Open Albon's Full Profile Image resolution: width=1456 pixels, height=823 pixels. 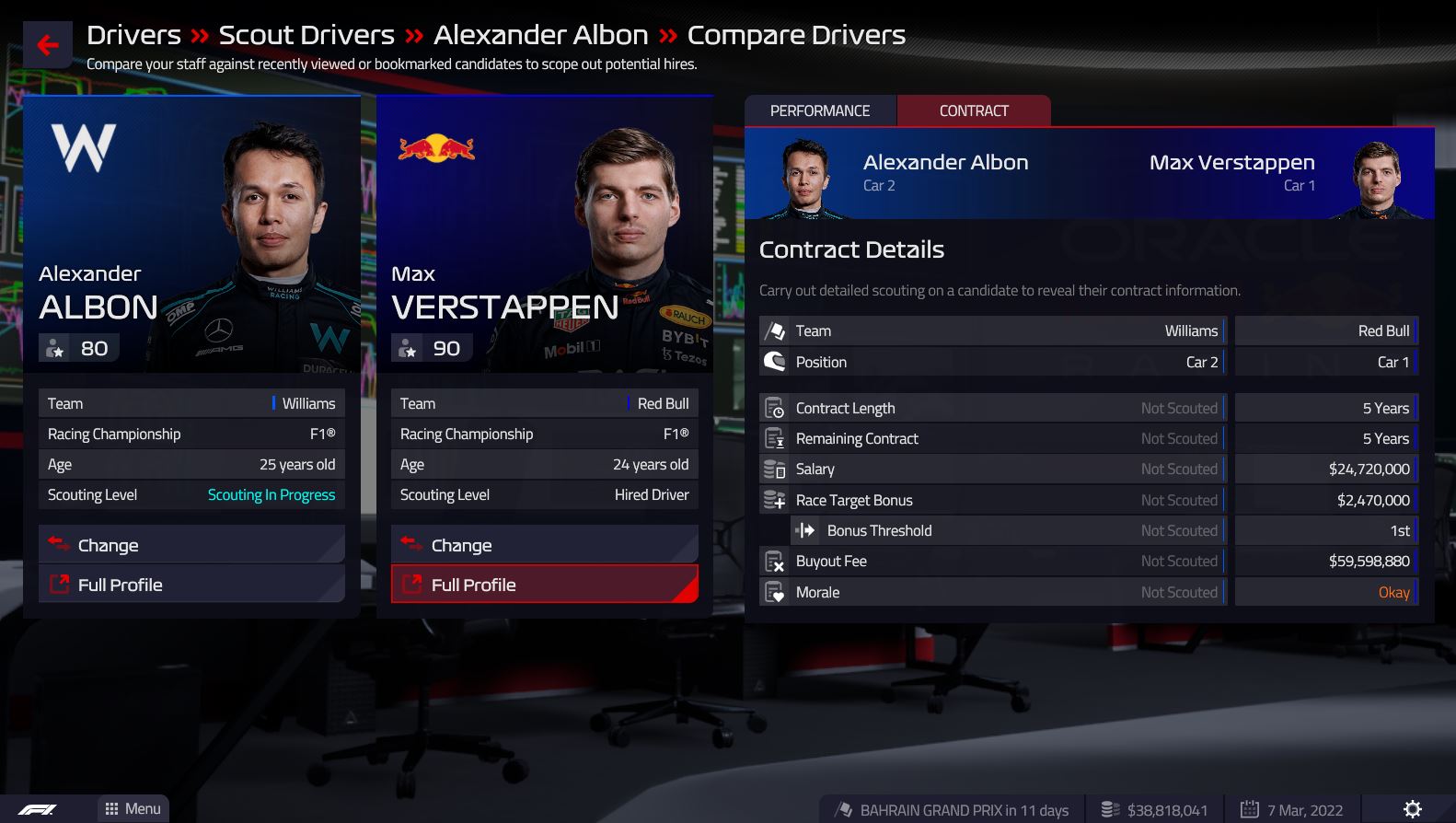(191, 585)
